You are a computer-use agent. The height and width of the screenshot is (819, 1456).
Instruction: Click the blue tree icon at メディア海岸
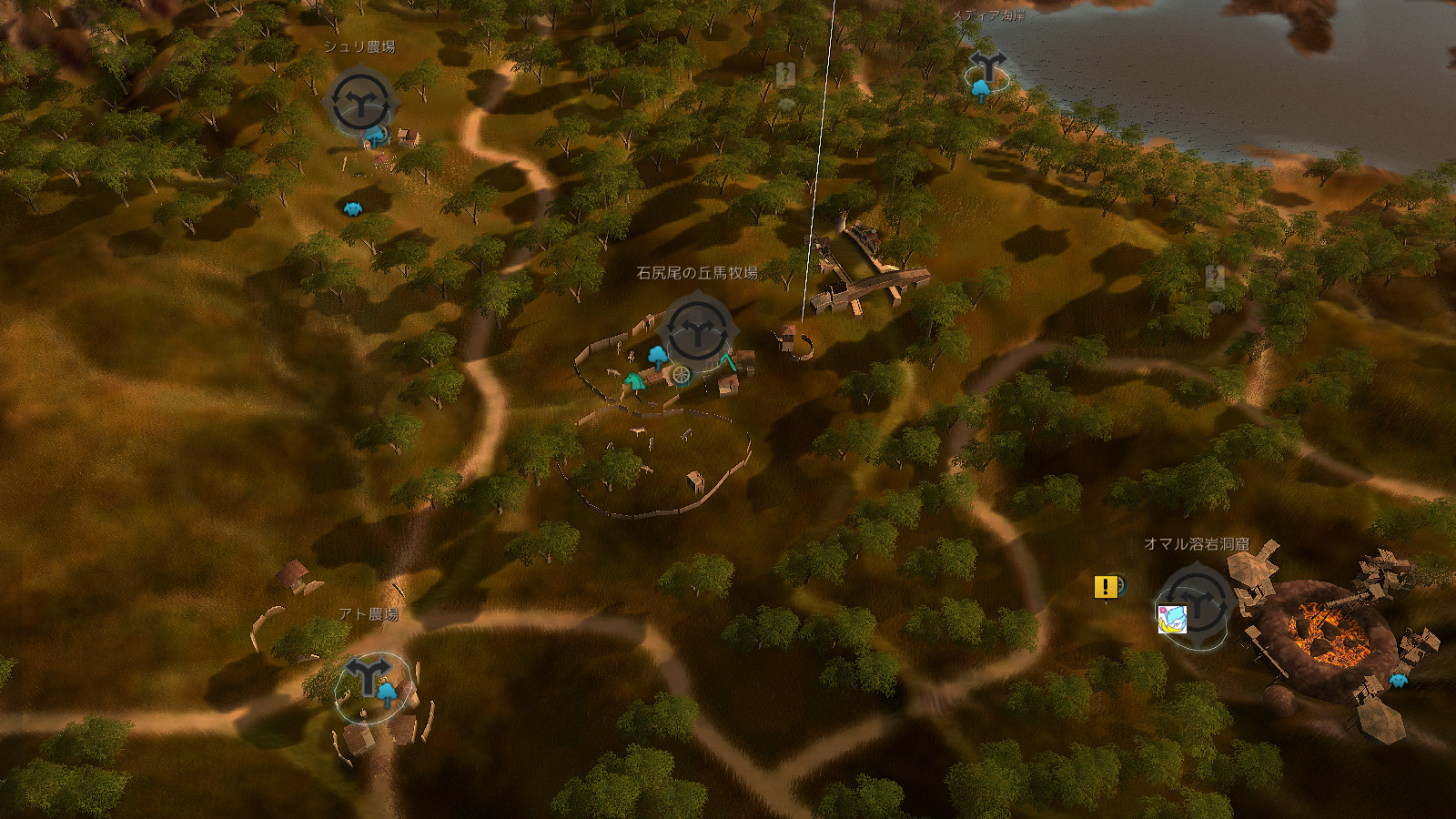pyautogui.click(x=981, y=88)
